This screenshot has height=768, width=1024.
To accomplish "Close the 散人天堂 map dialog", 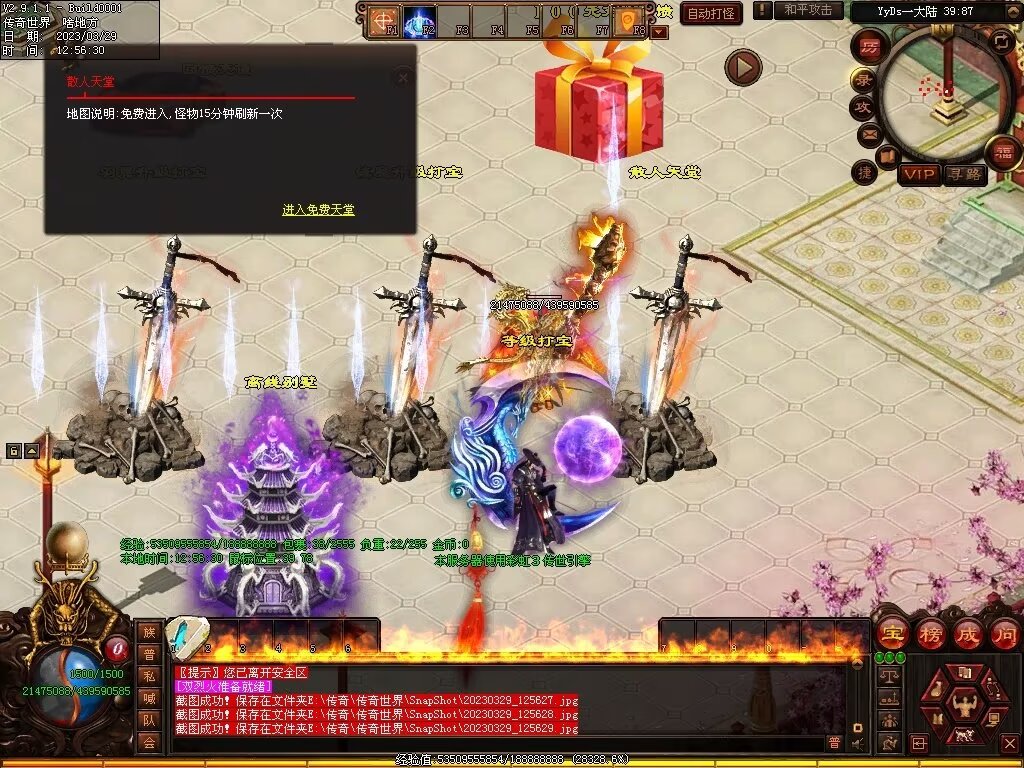I will [x=402, y=78].
